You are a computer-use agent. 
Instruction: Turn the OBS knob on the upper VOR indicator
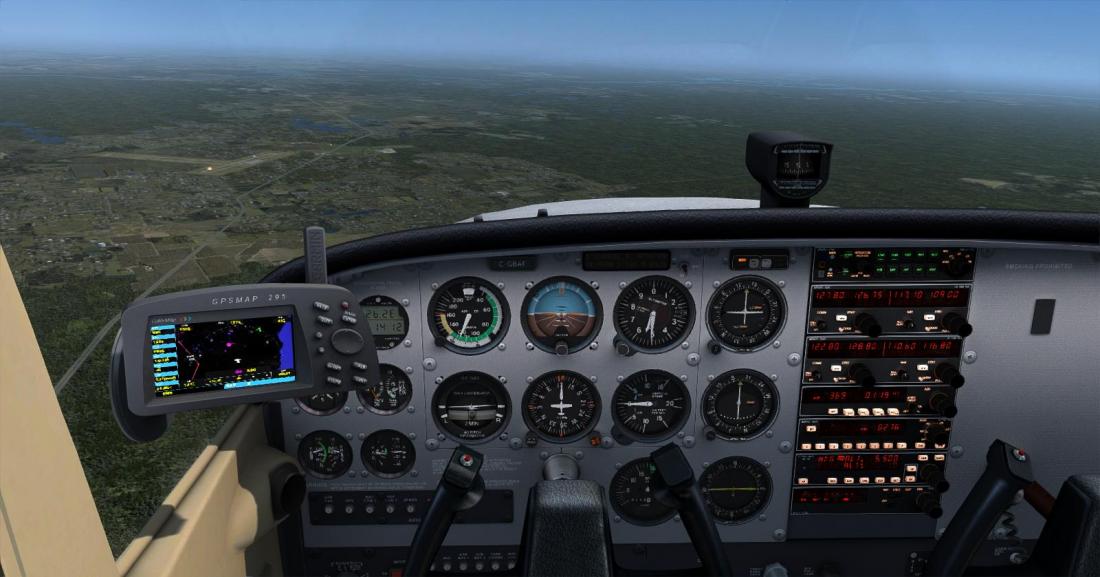[x=716, y=347]
